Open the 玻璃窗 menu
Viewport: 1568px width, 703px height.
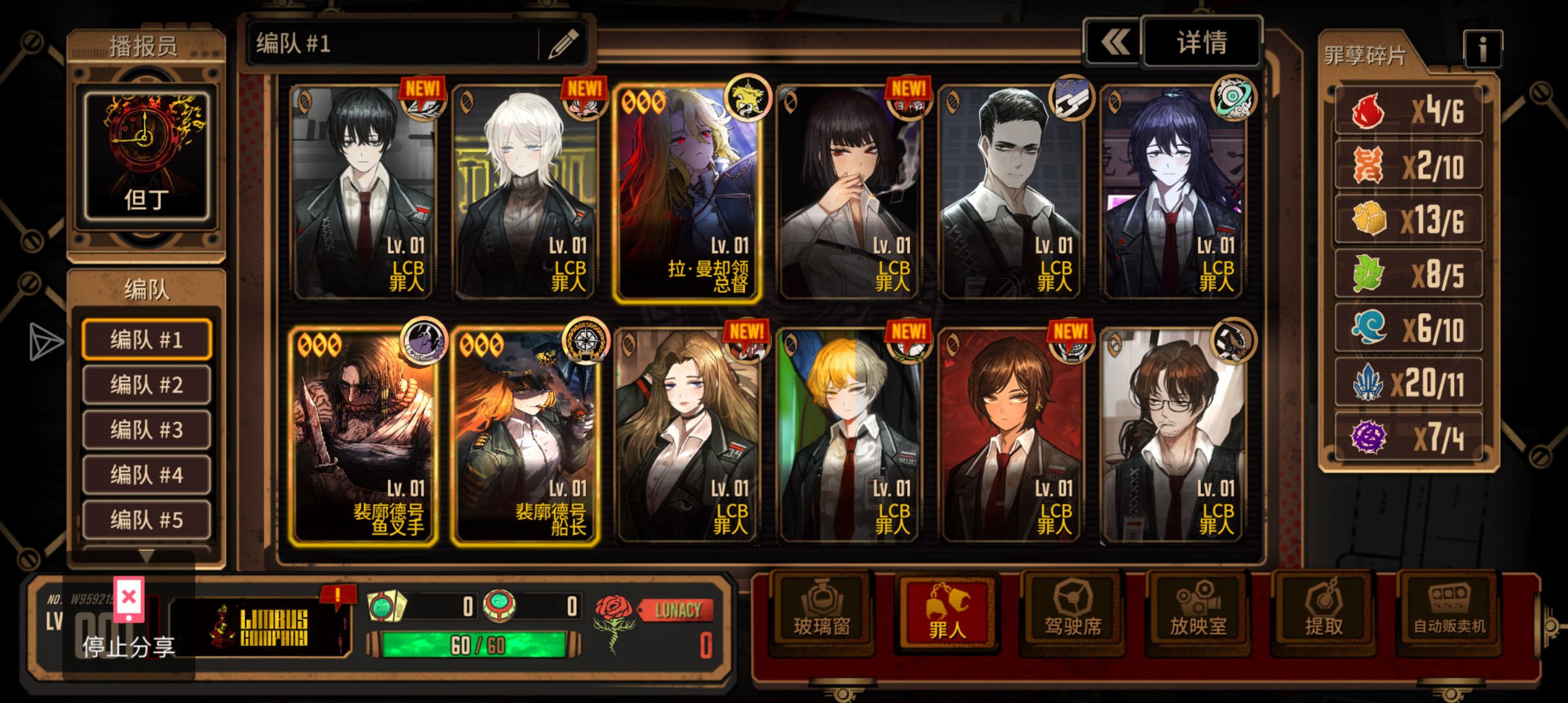(822, 612)
